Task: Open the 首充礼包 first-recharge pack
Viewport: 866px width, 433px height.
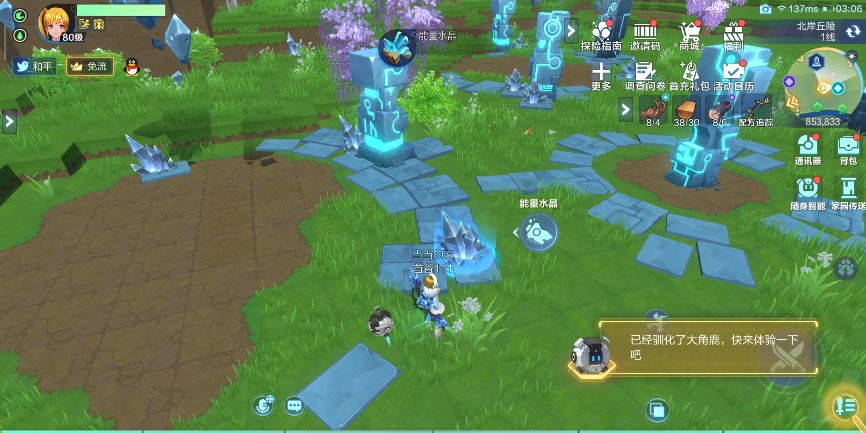Action: click(689, 74)
